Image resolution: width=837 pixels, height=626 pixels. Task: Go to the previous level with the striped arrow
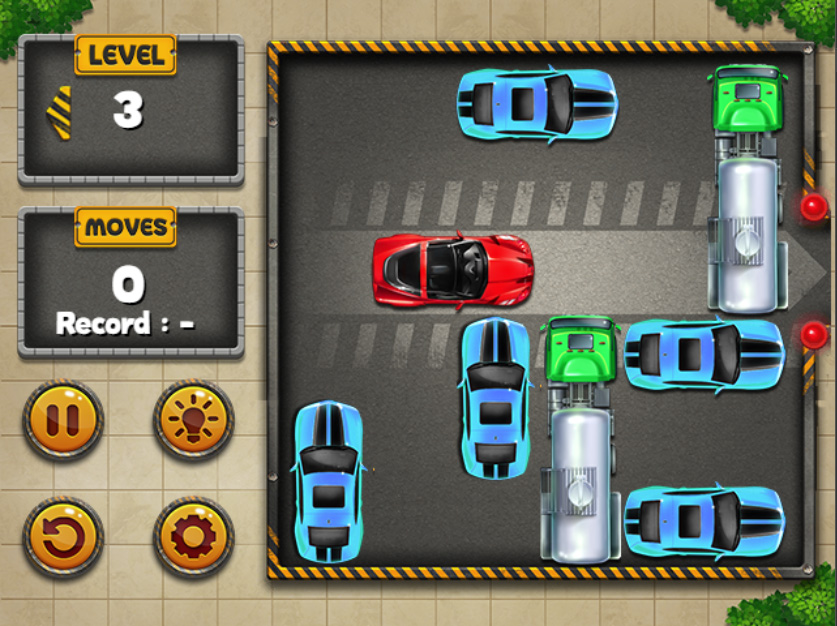click(x=59, y=112)
